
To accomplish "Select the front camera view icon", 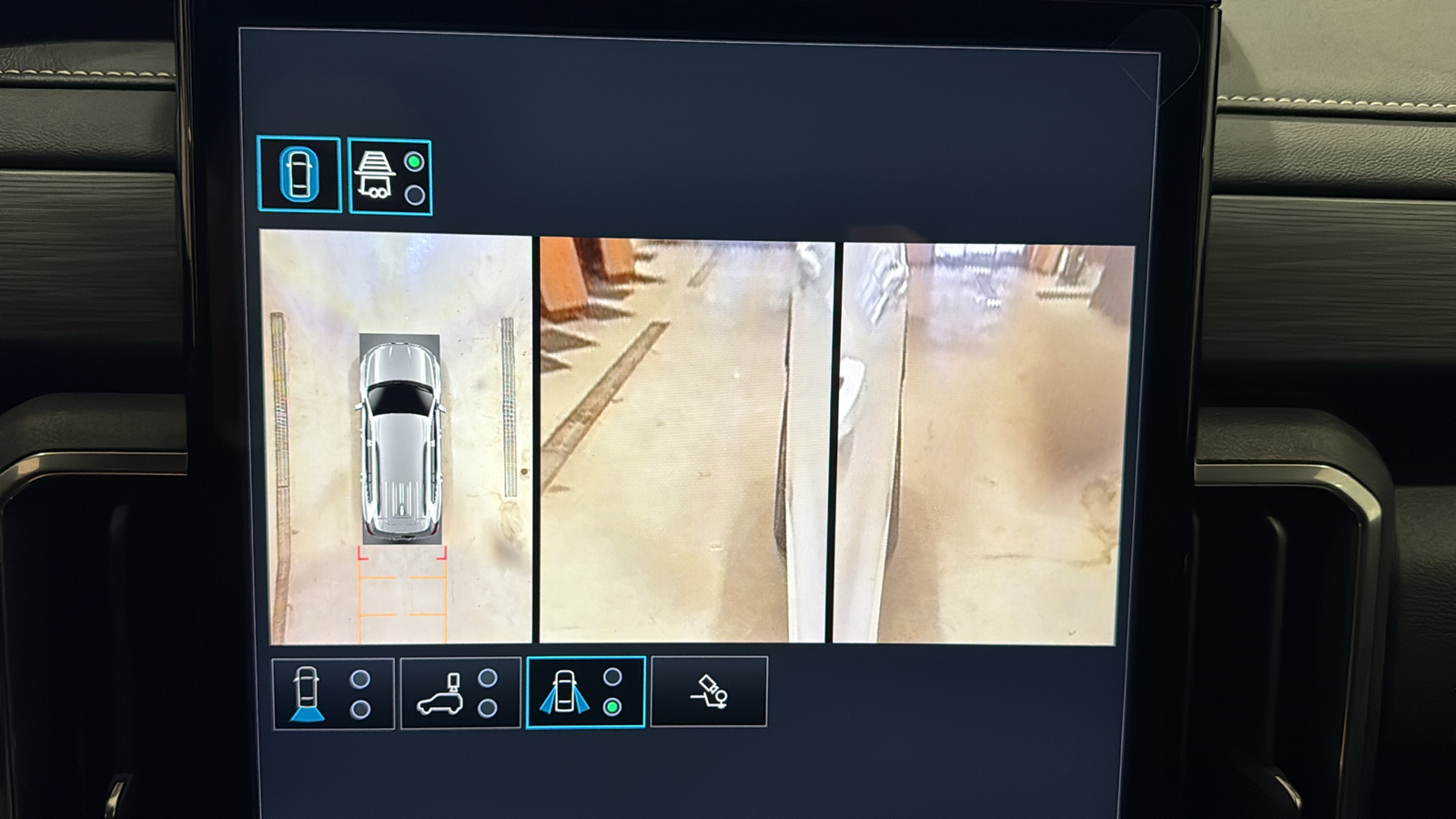I will (305, 693).
